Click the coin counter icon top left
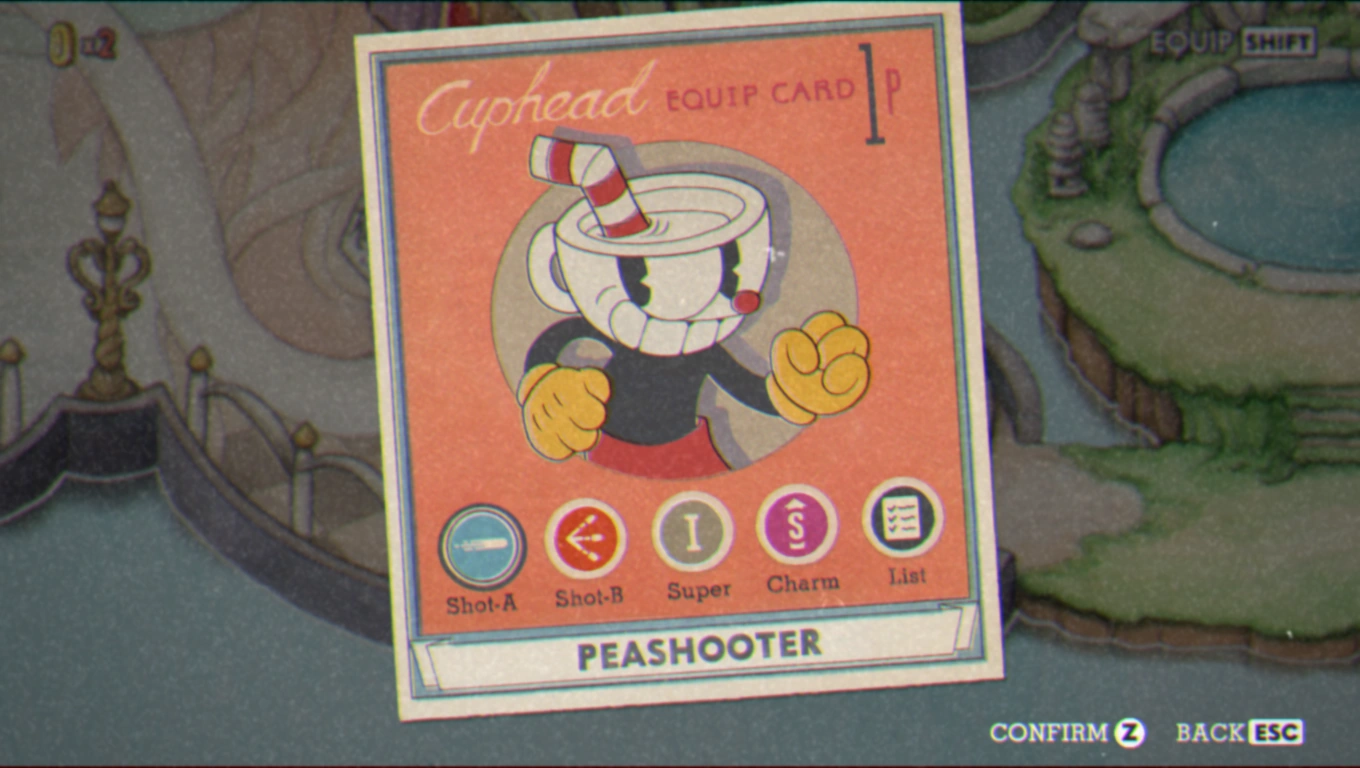 pyautogui.click(x=62, y=43)
